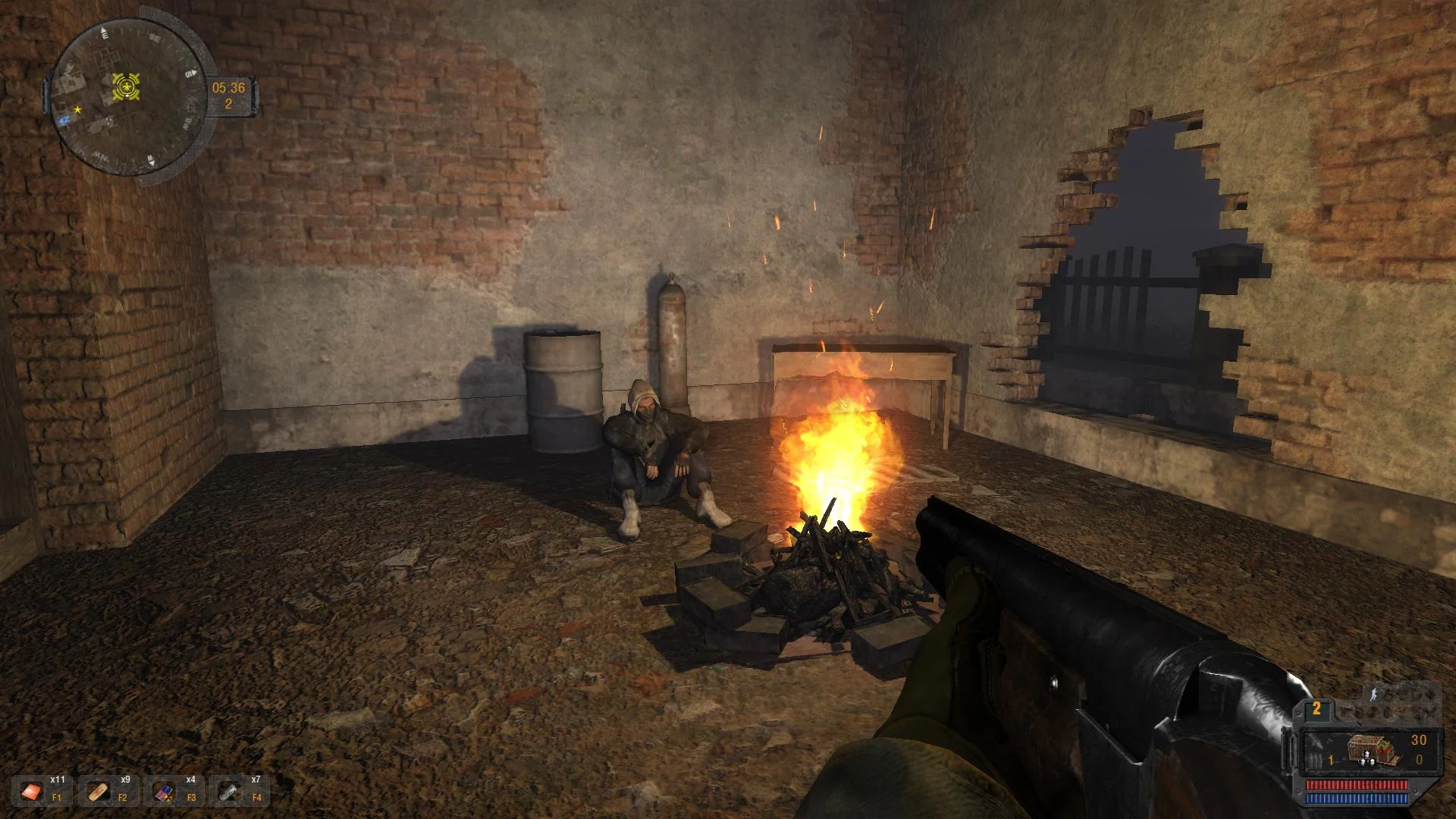Click the yellow crosshair objective marker on minimap
Screen dimensions: 1456x819
coord(126,87)
